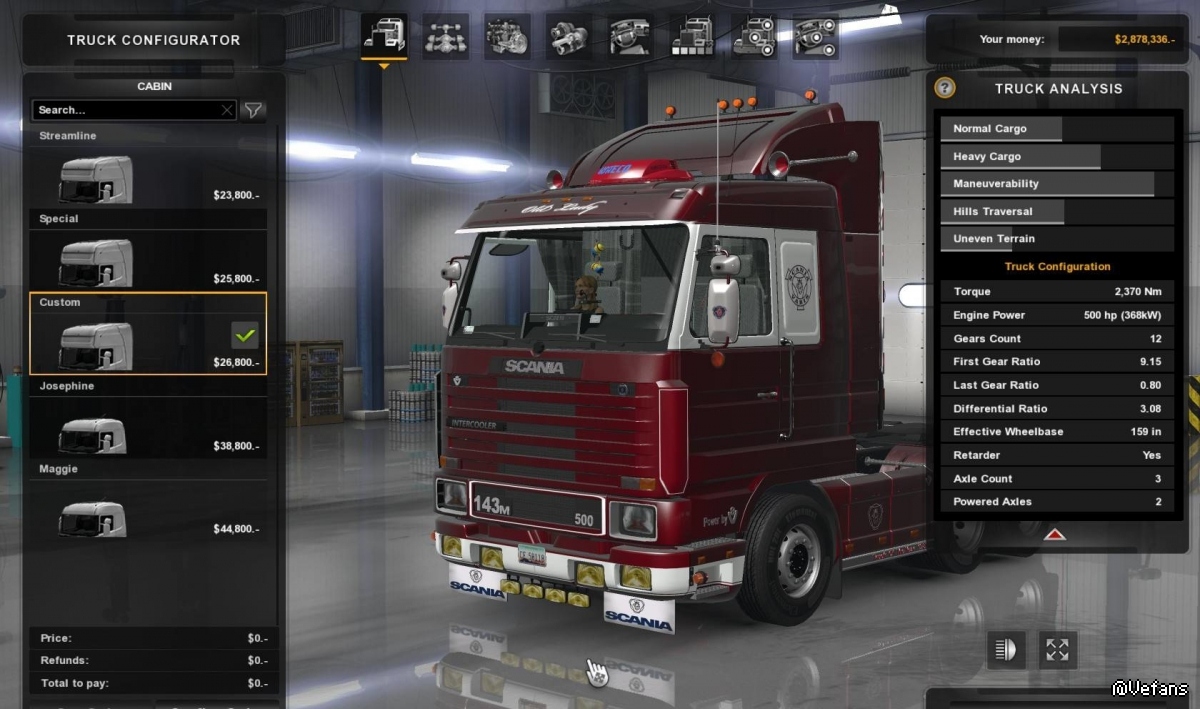Collapse the Truck Analysis panel with red arrow

[x=1054, y=535]
